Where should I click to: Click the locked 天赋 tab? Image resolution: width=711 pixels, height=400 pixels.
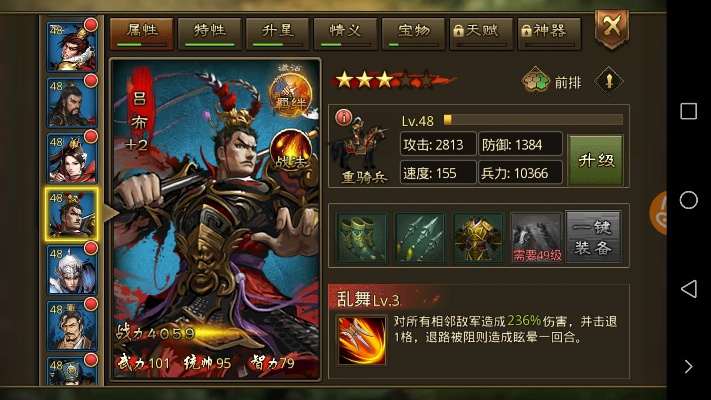click(x=481, y=31)
